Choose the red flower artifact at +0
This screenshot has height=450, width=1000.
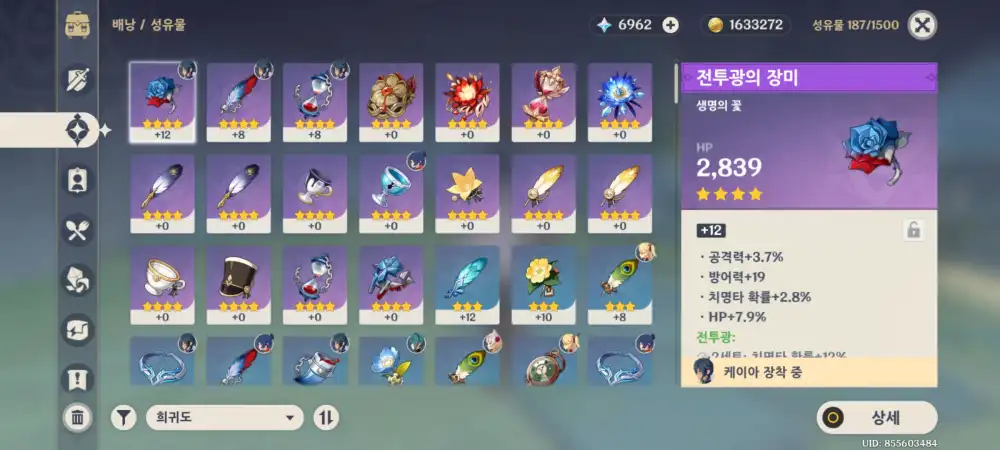pyautogui.click(x=467, y=102)
